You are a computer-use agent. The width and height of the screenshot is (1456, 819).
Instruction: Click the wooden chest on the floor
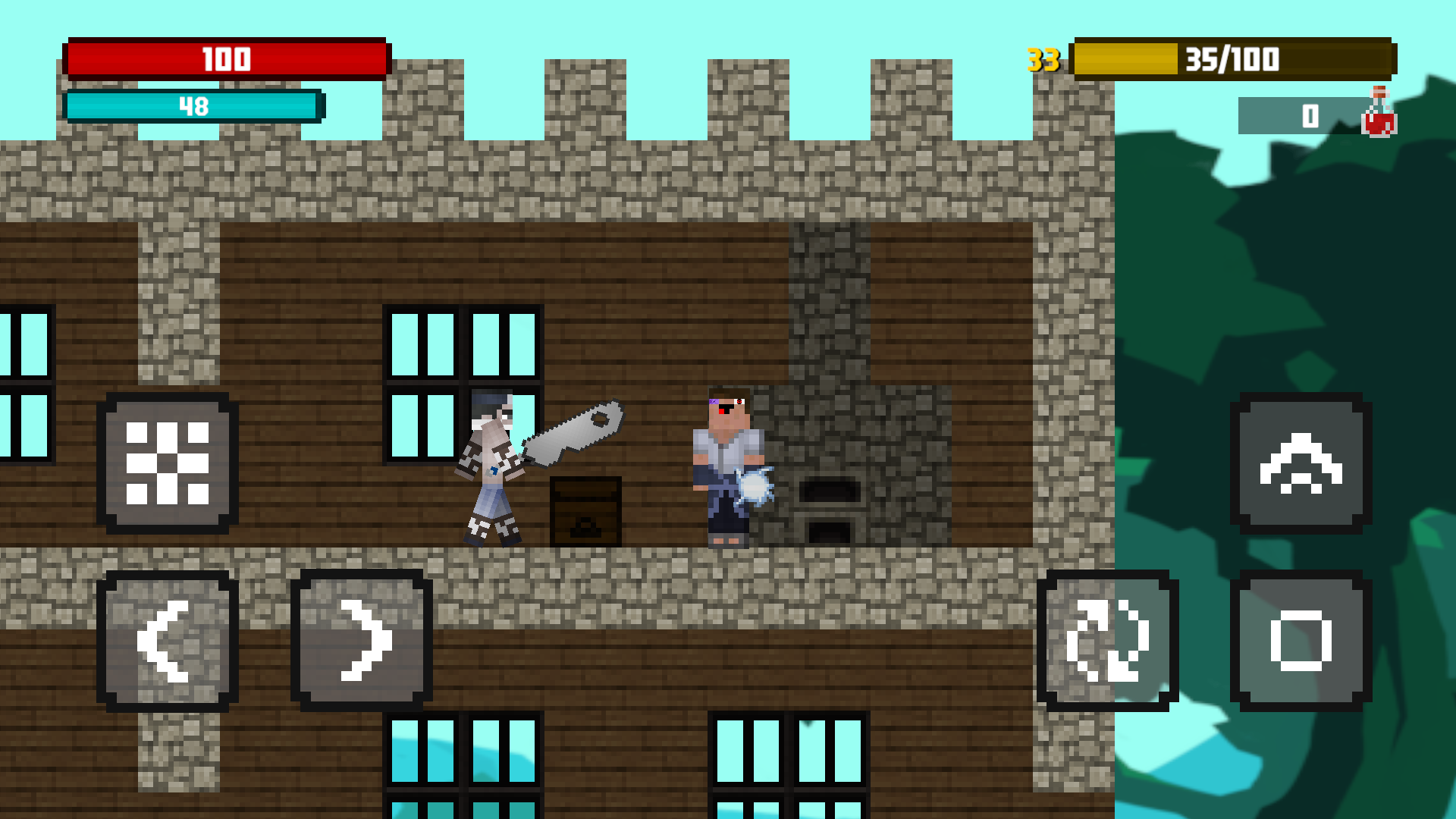584,512
